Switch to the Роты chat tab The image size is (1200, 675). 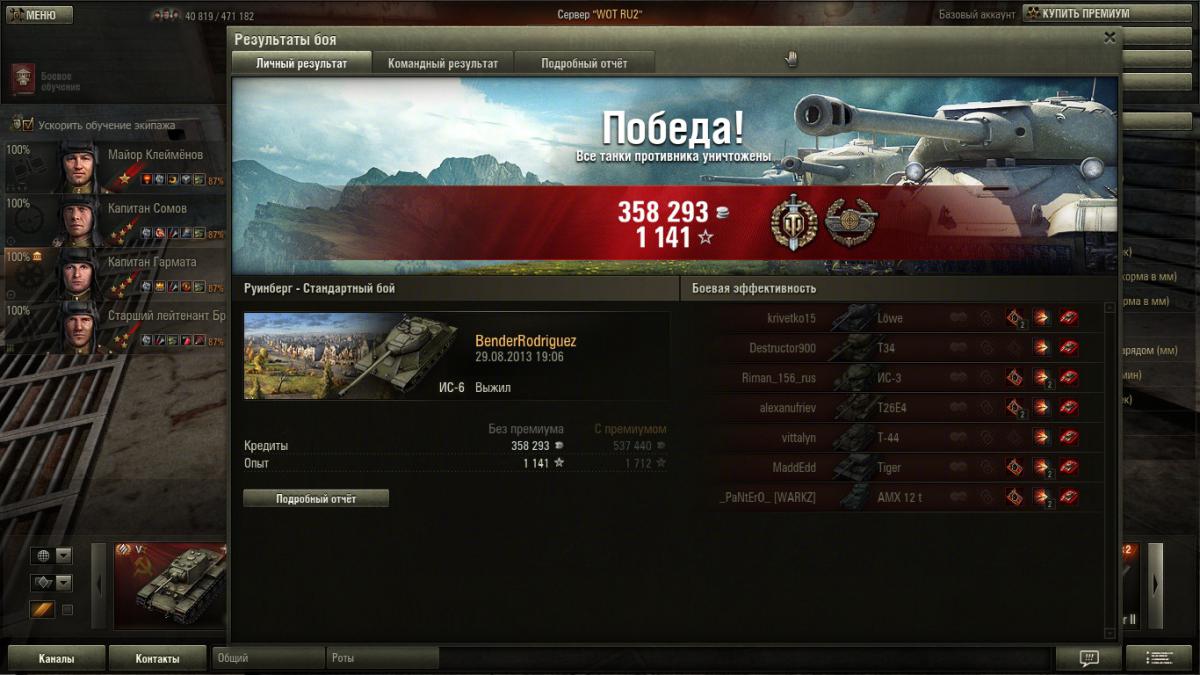pyautogui.click(x=382, y=659)
